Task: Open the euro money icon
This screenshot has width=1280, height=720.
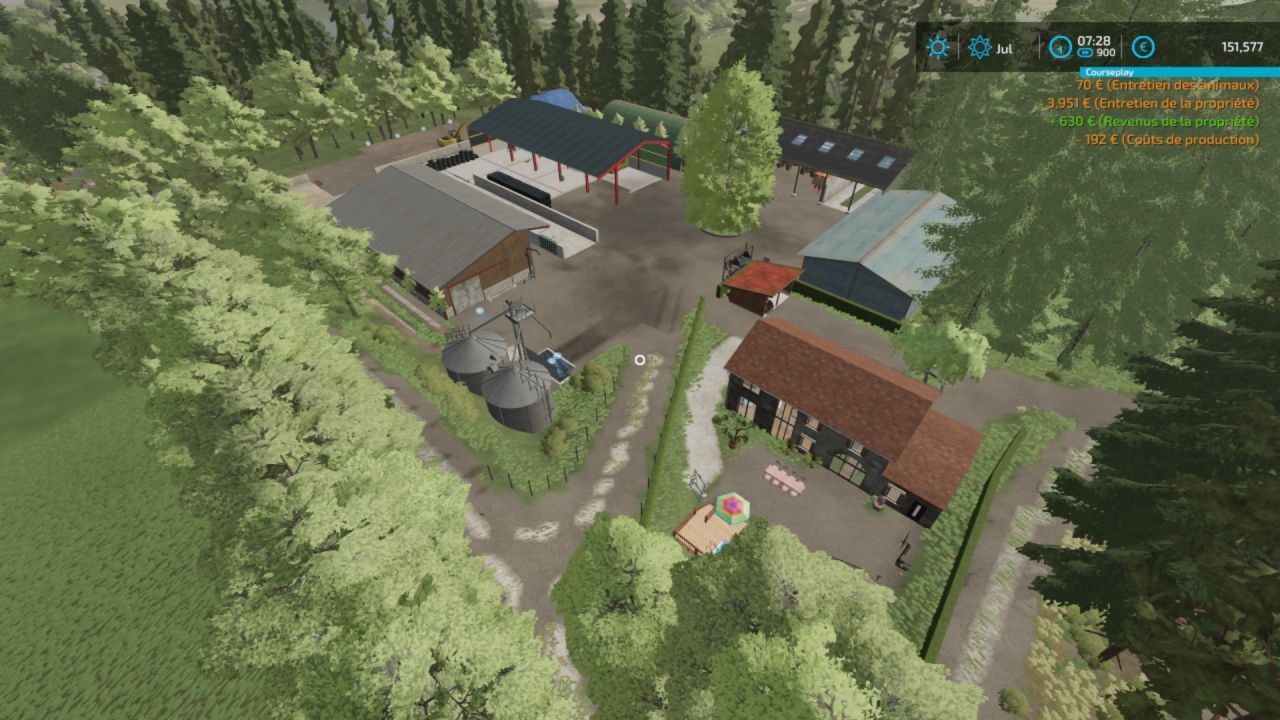Action: 1143,47
